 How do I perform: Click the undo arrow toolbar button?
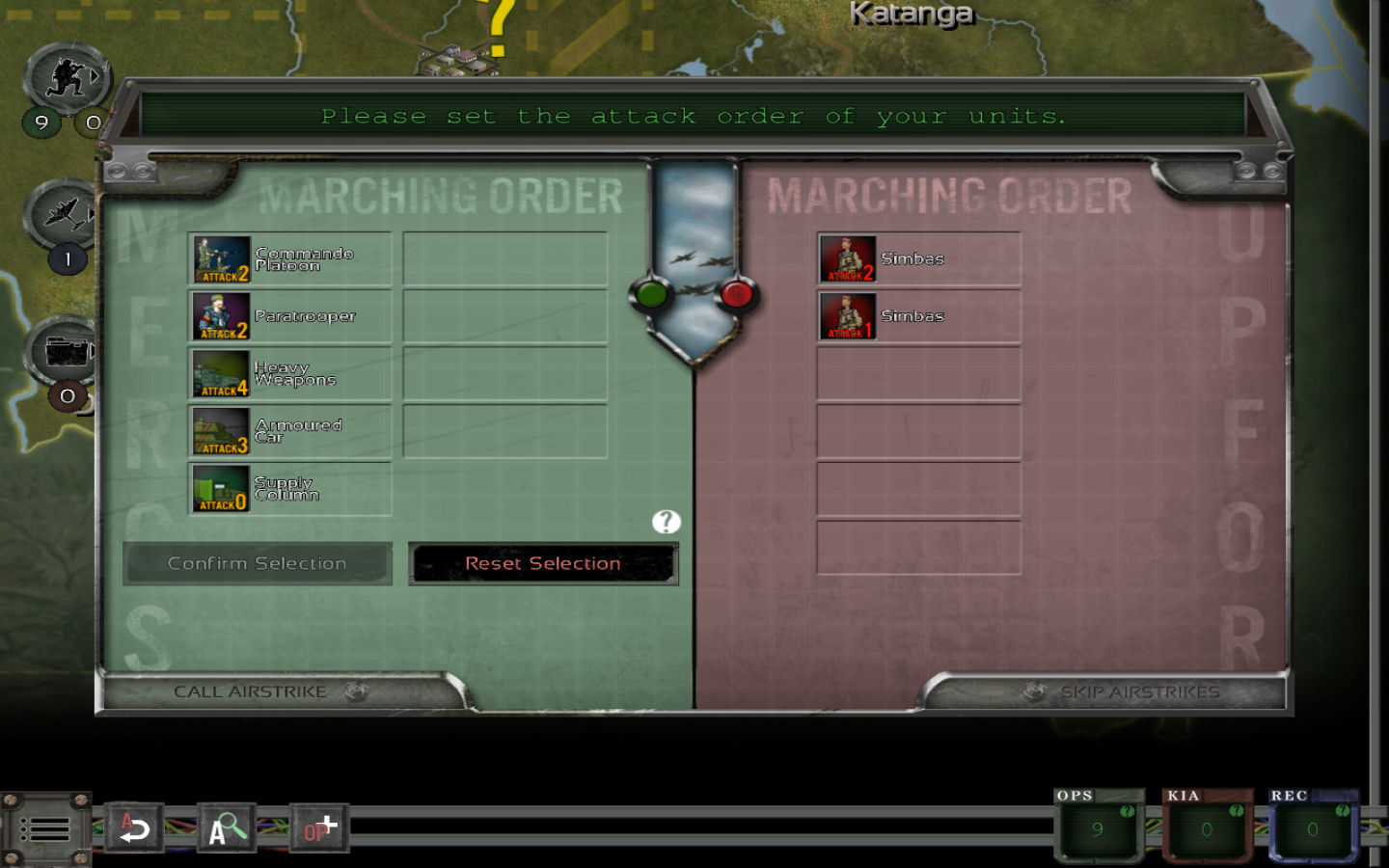133,828
